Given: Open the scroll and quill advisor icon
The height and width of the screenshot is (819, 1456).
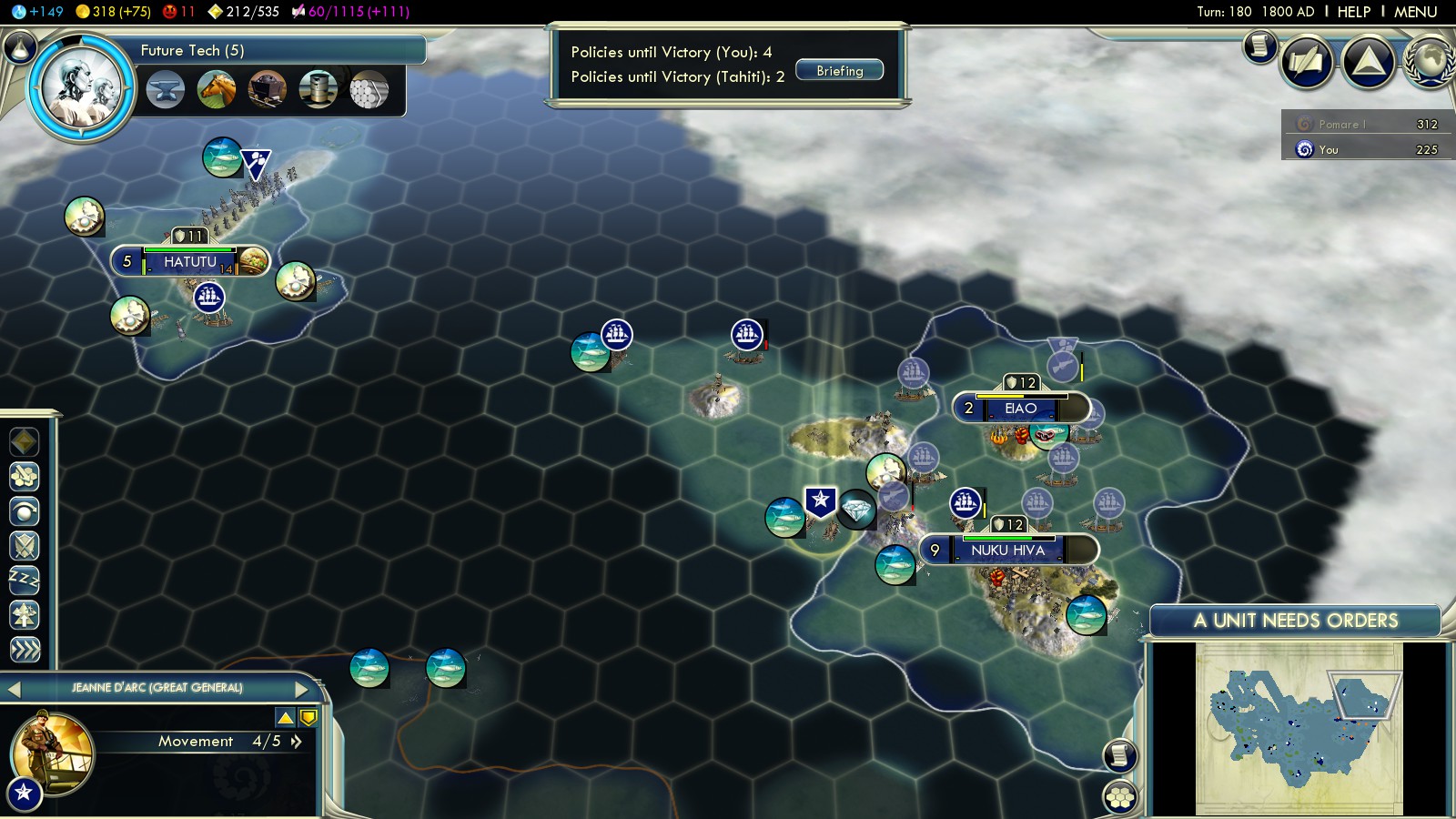Looking at the screenshot, I should tap(1307, 62).
